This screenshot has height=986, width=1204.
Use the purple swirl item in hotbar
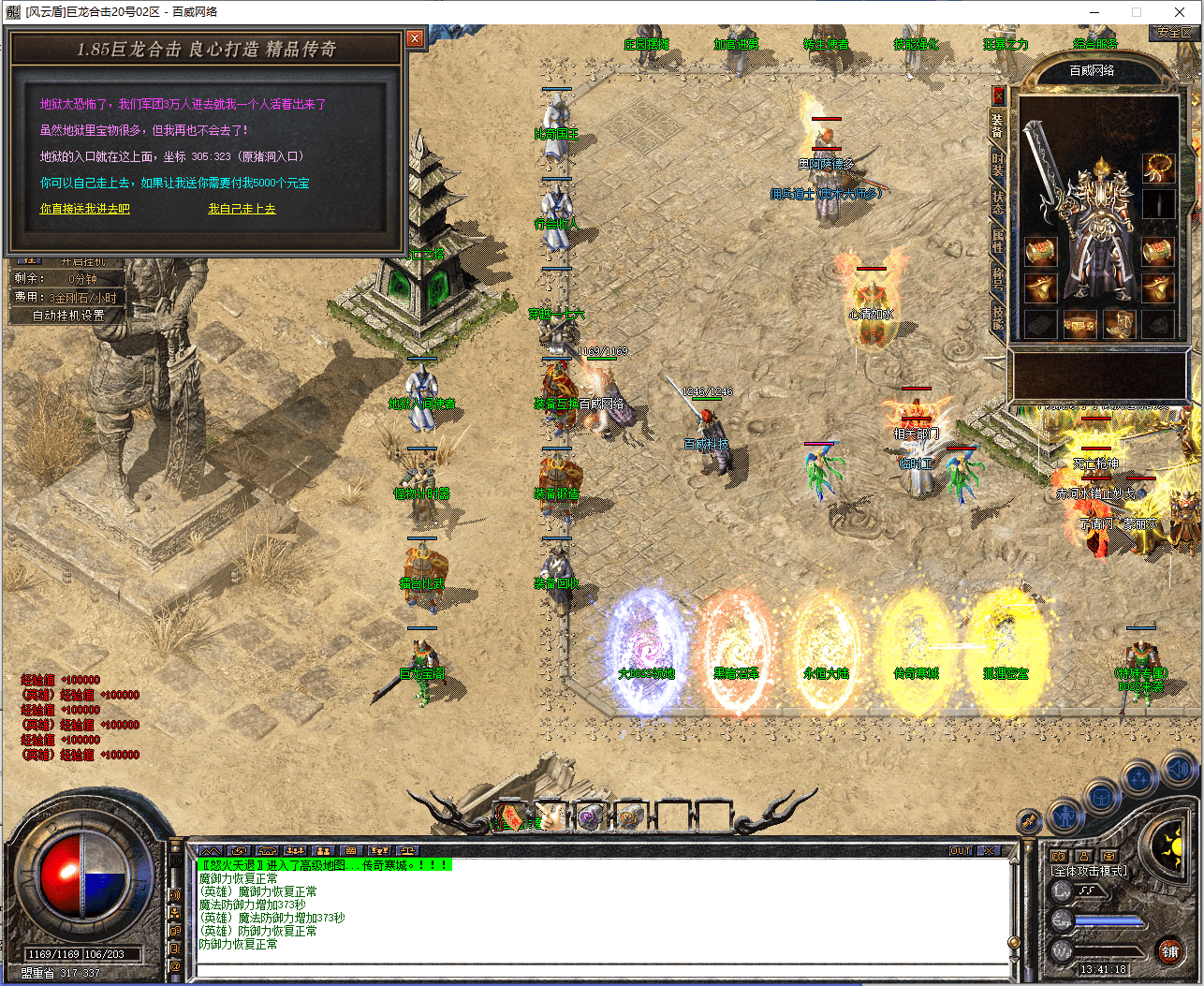(x=590, y=817)
